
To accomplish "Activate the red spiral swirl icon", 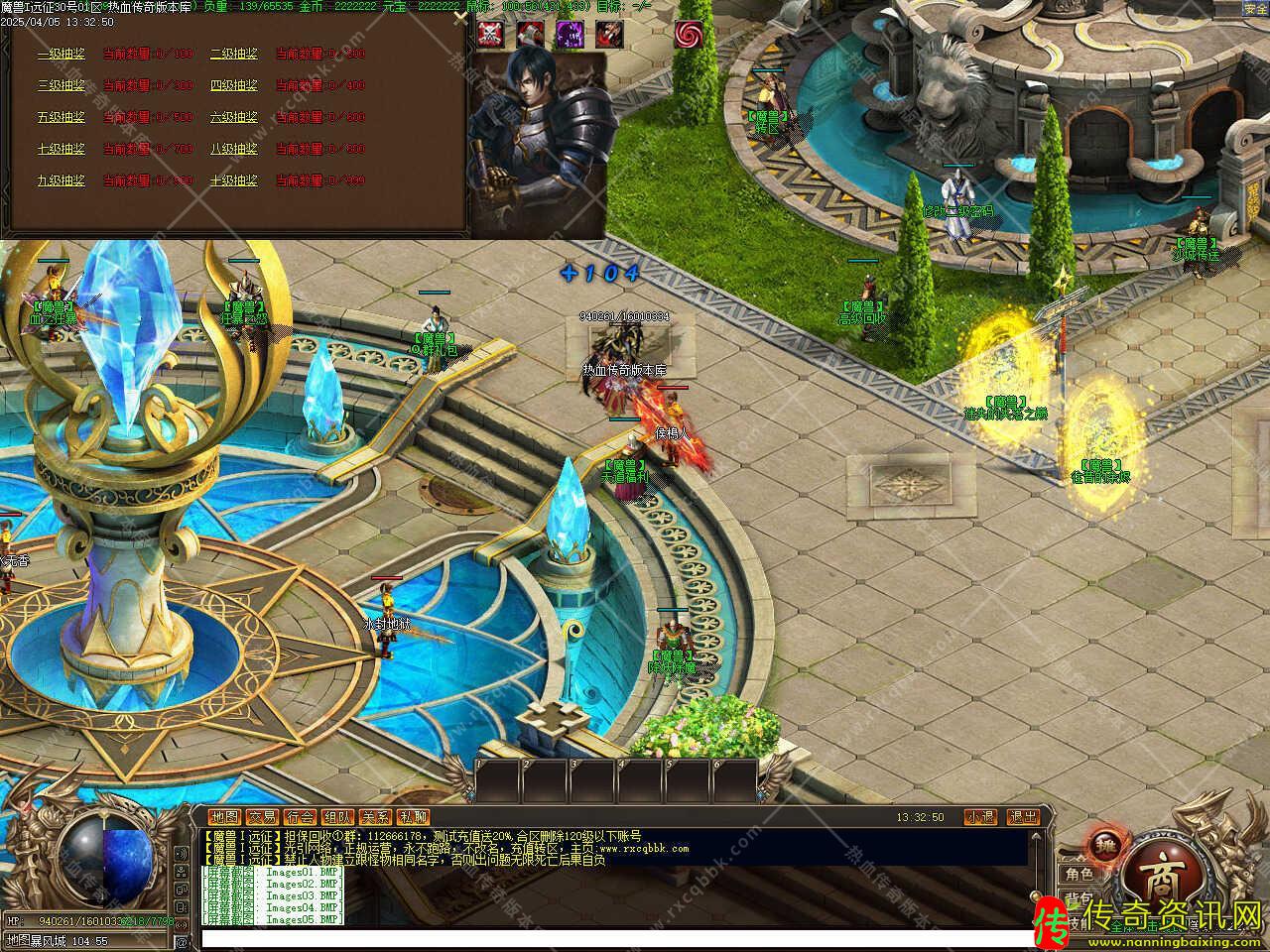I will click(x=688, y=35).
